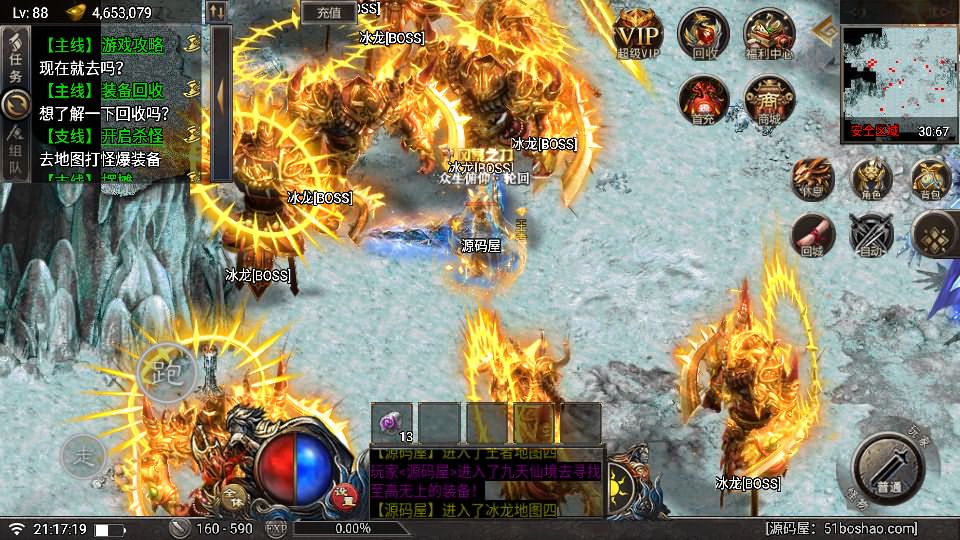Open the 背包 backpack
Viewport: 960px width, 540px height.
click(931, 178)
